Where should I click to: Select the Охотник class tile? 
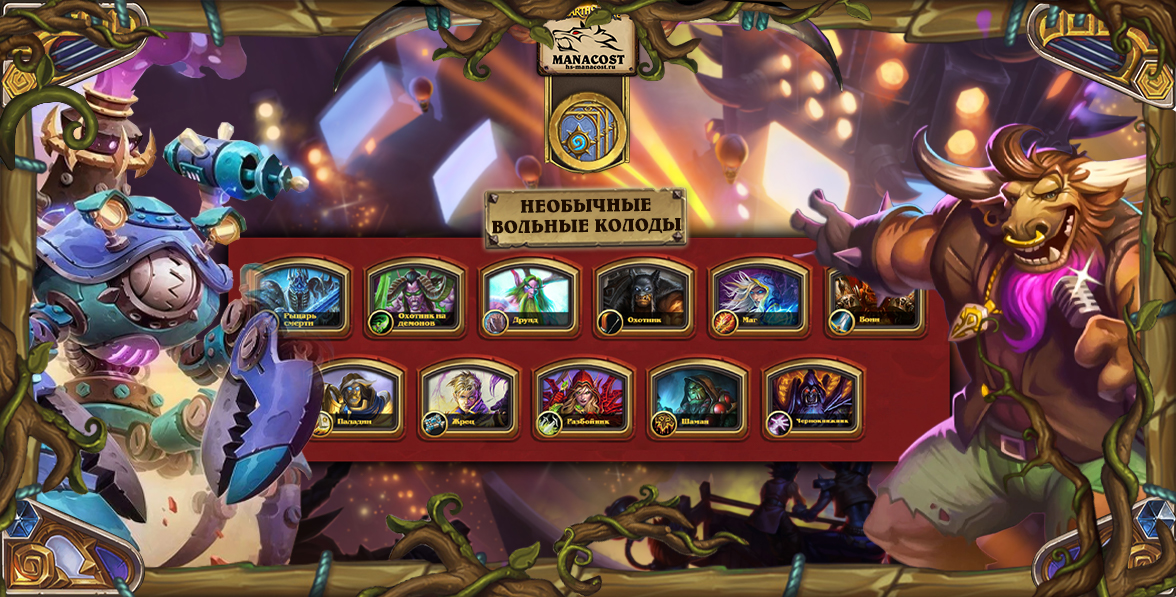pyautogui.click(x=645, y=298)
